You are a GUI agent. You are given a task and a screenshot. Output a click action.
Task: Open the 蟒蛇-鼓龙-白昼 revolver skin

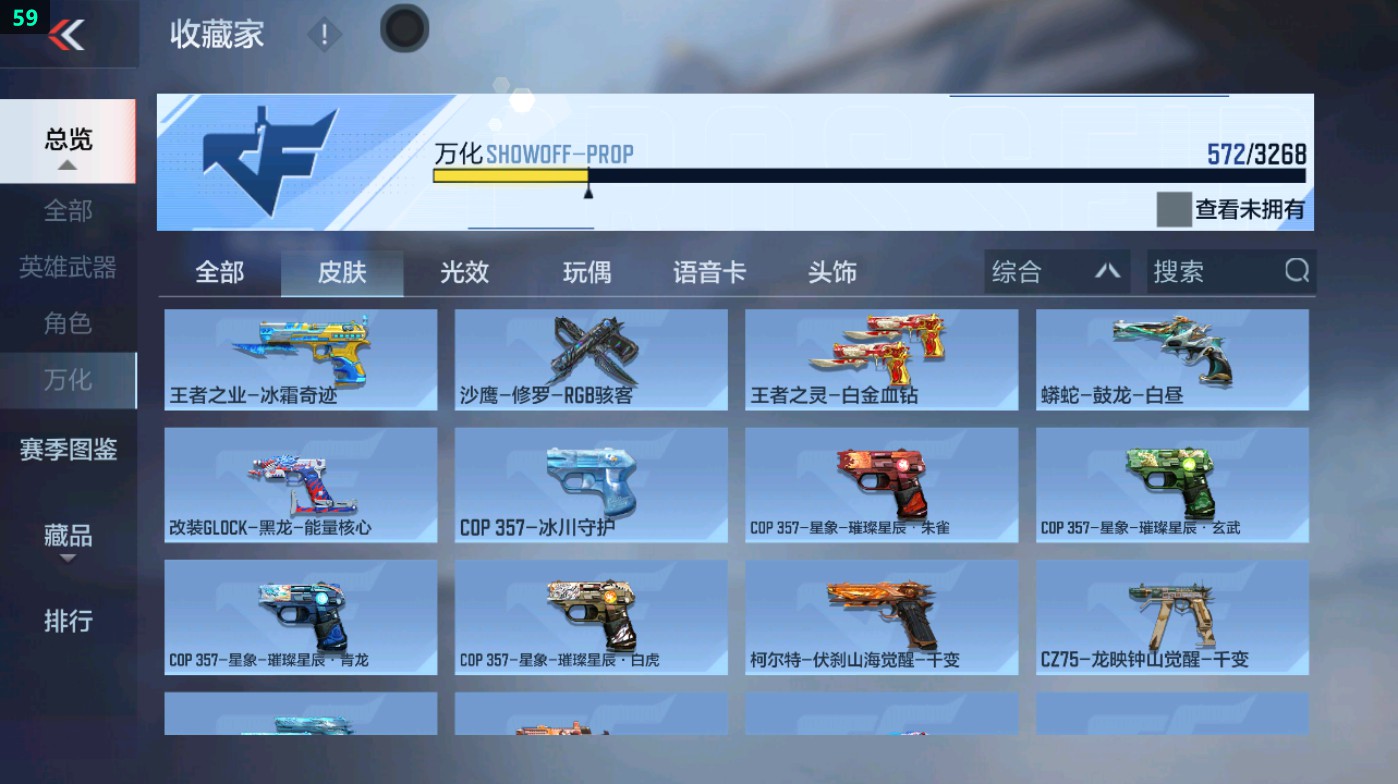point(1172,360)
